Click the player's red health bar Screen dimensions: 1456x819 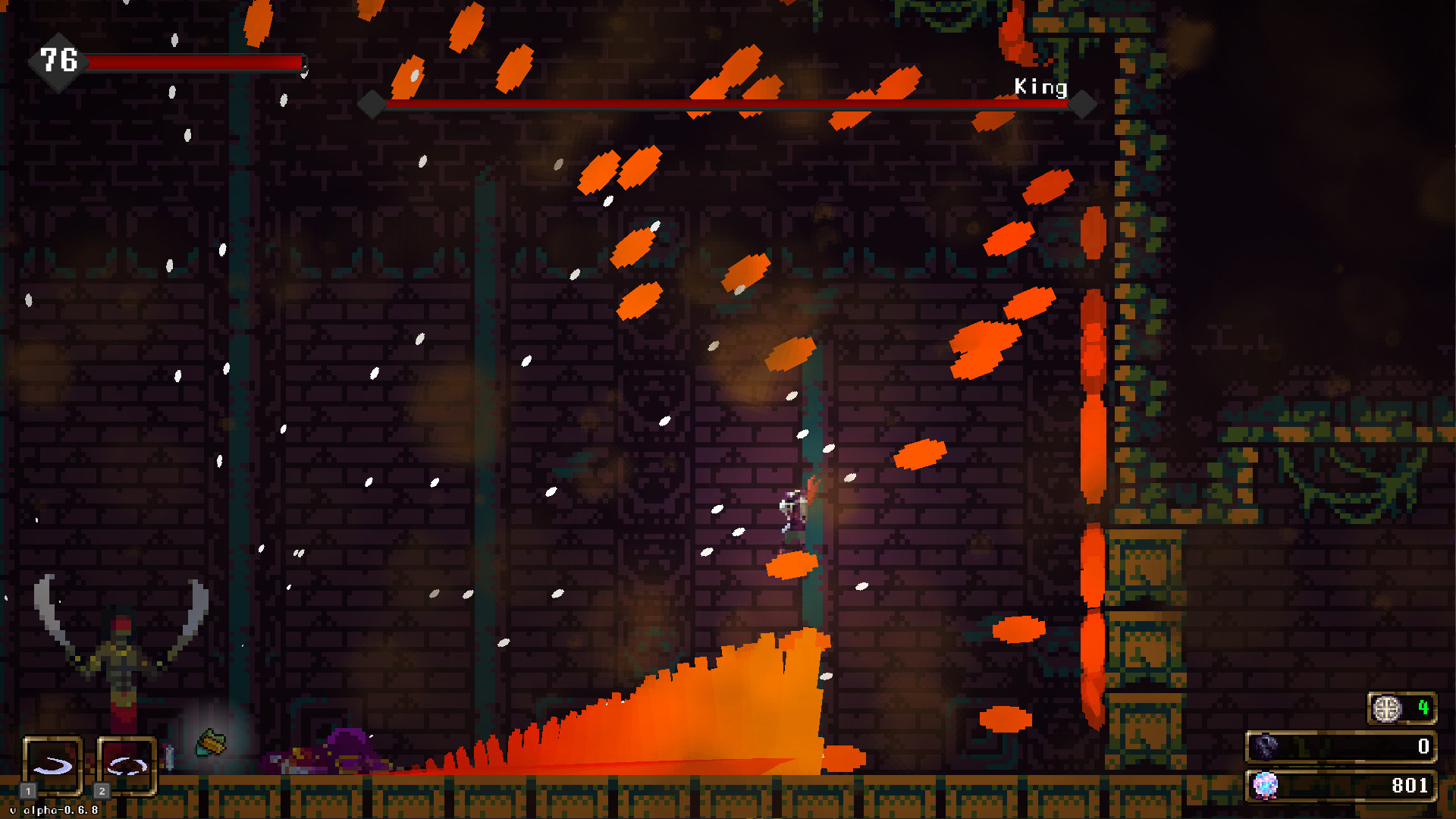(x=193, y=61)
